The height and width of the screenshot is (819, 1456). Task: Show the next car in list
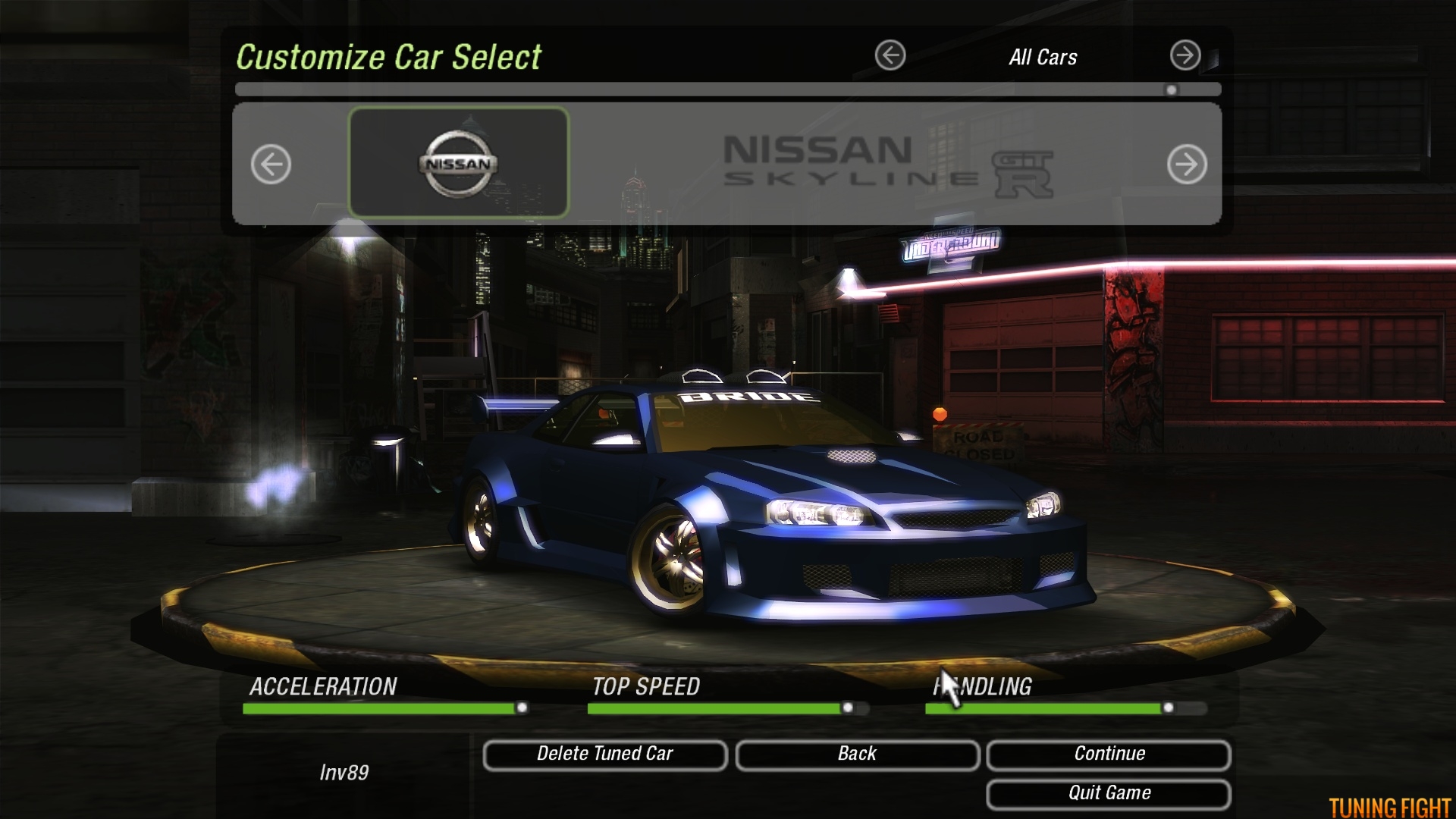(1187, 164)
